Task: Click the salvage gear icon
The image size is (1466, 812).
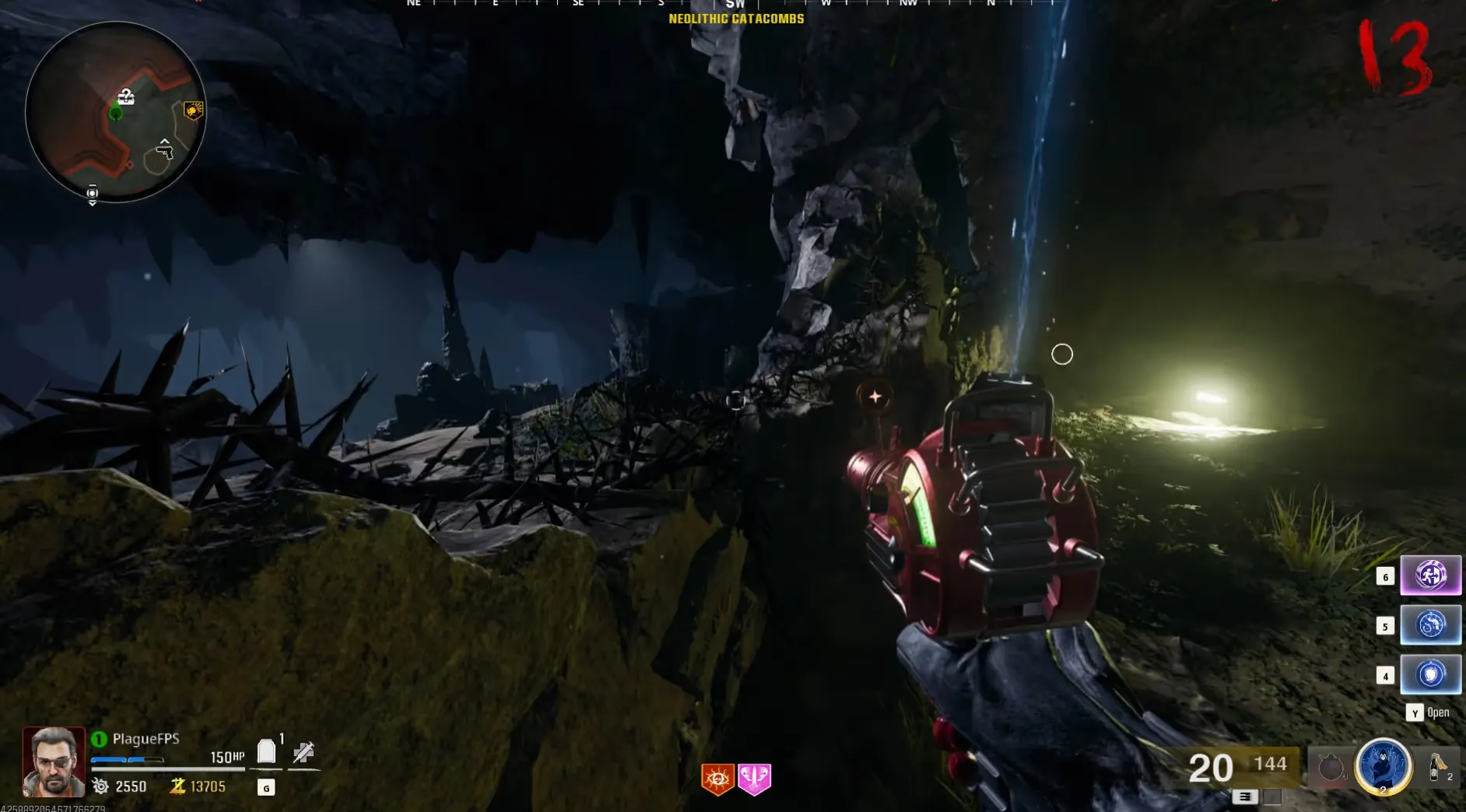Action: (x=100, y=786)
